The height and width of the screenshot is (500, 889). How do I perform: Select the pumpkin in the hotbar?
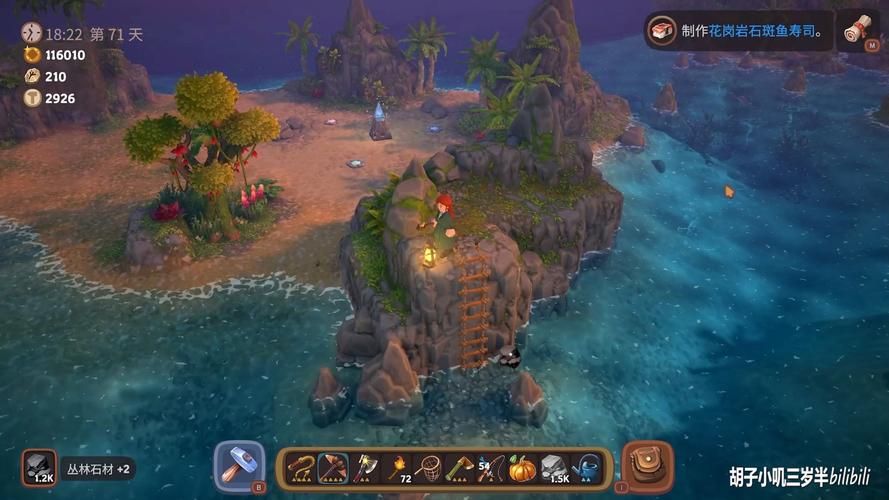tap(522, 467)
